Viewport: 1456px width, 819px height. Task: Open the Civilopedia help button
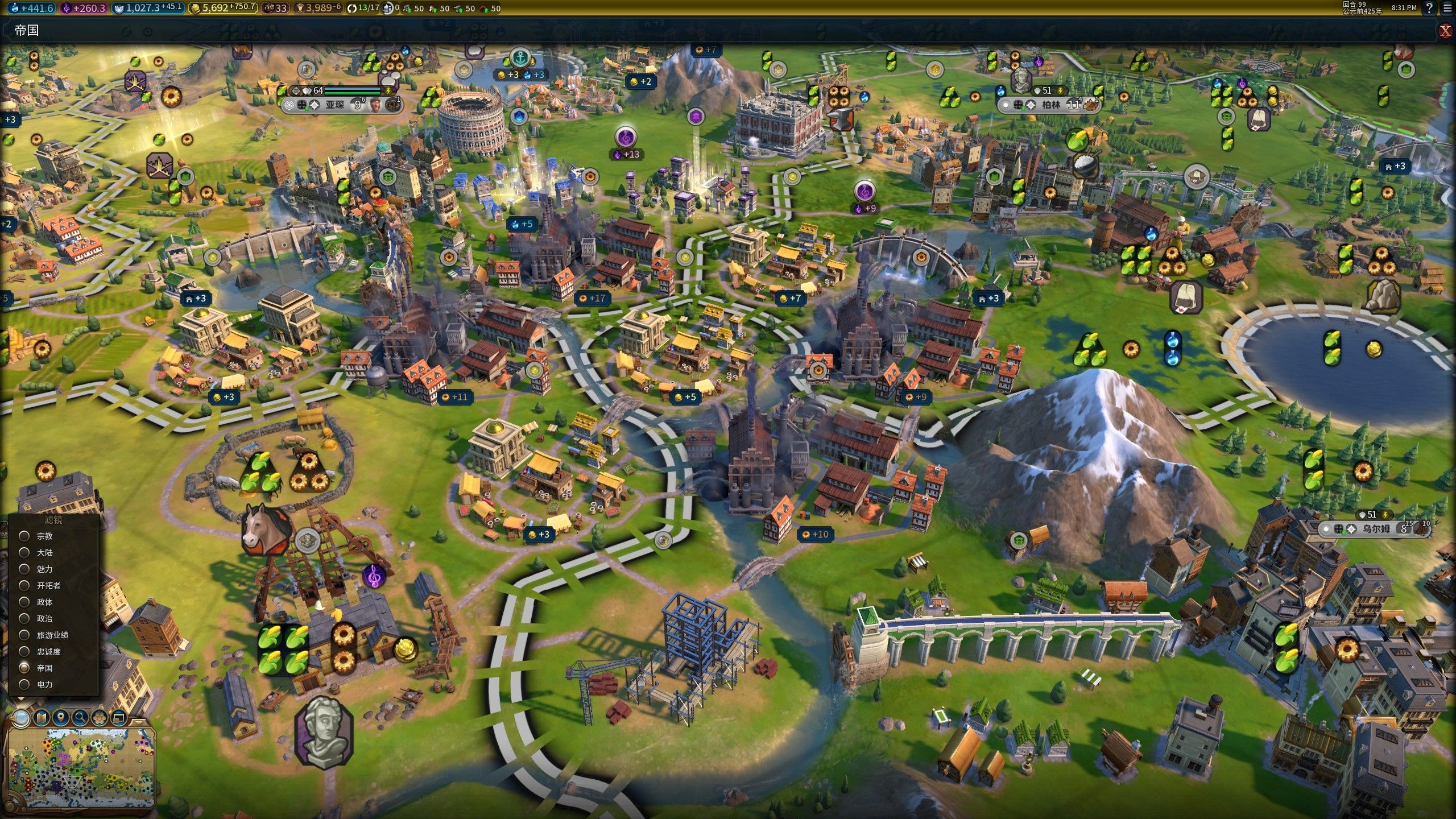(x=1429, y=8)
